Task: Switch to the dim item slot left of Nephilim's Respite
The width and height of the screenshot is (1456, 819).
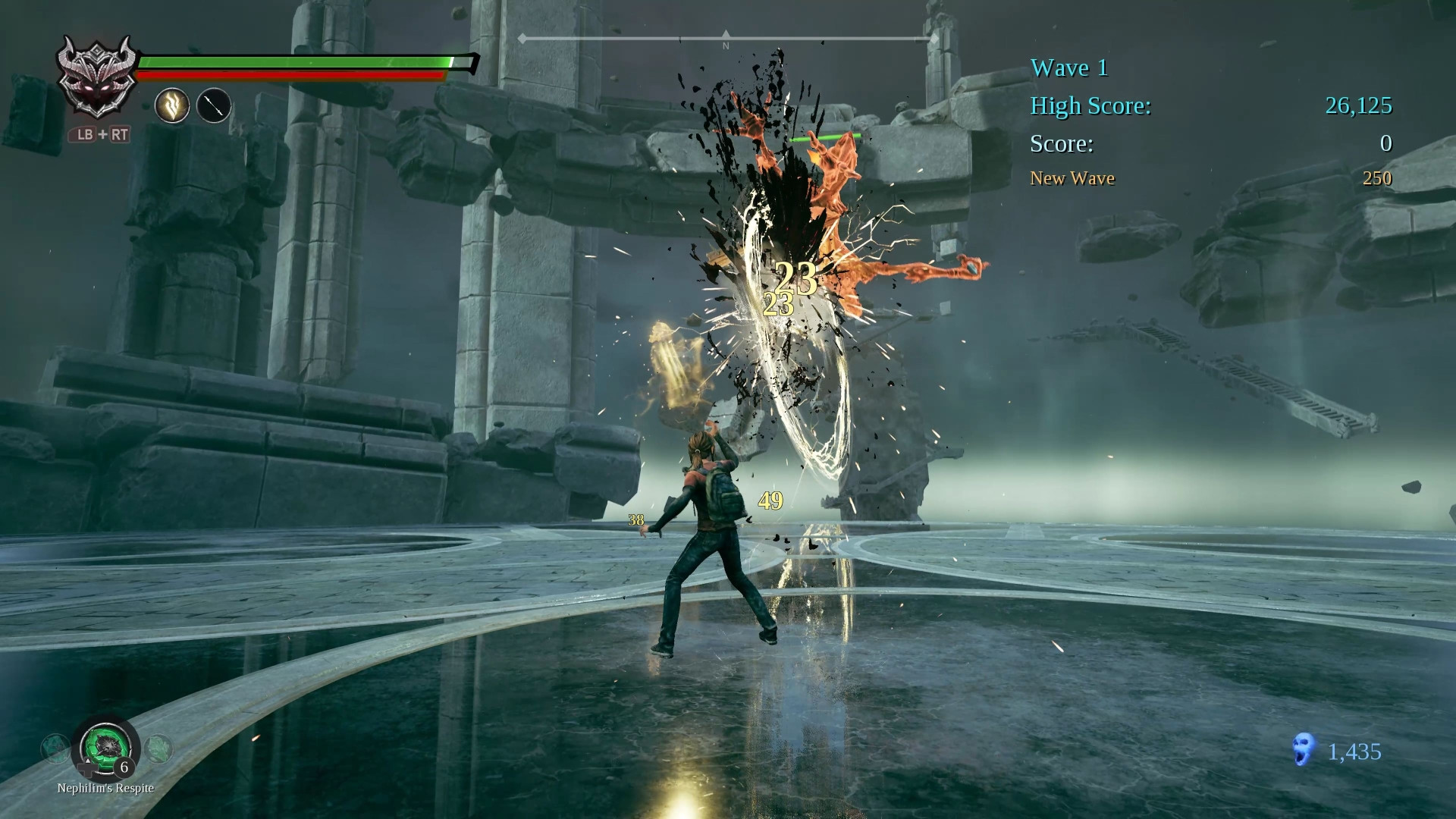Action: click(x=55, y=748)
